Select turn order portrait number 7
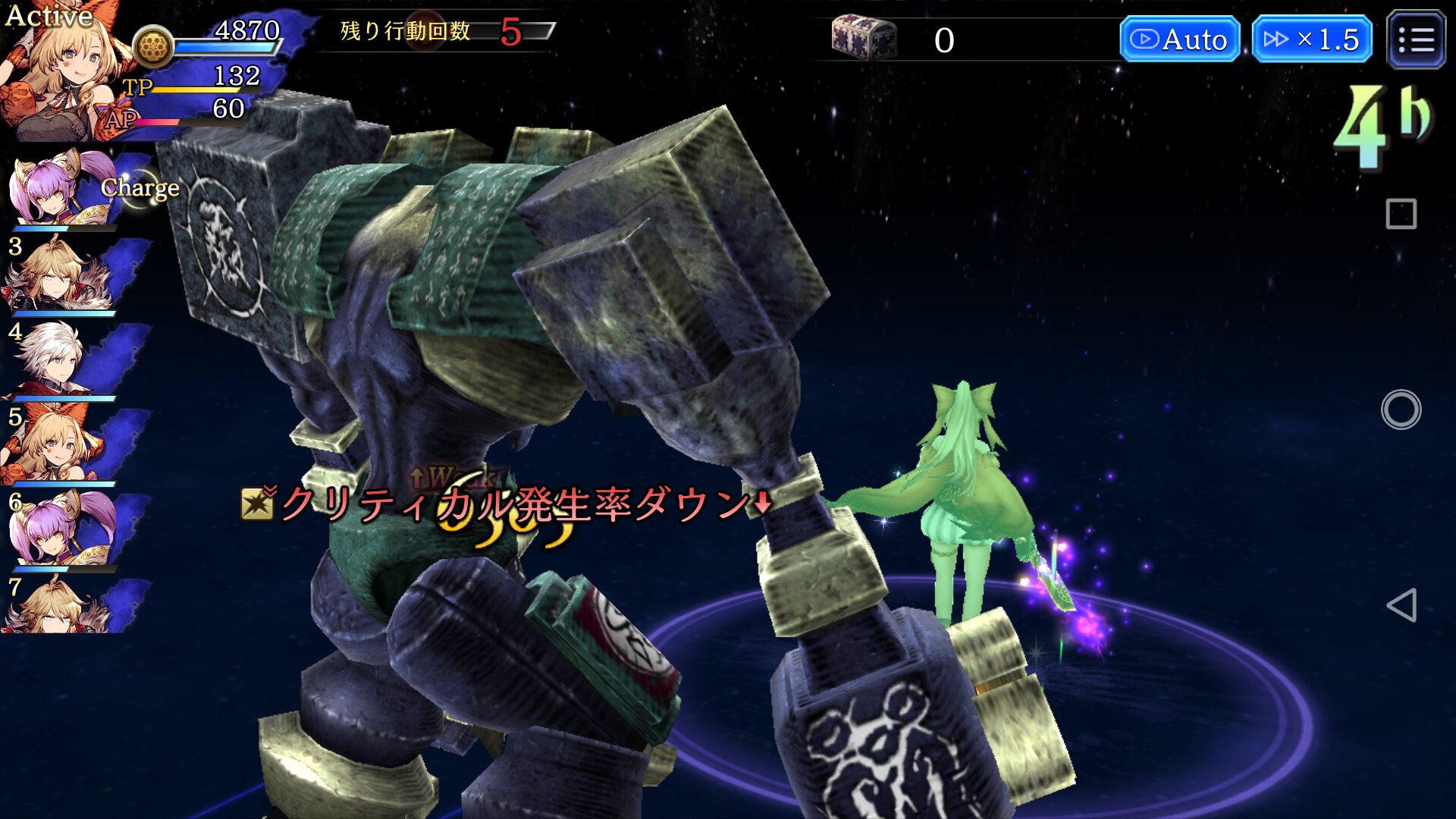Image resolution: width=1456 pixels, height=819 pixels. click(57, 607)
